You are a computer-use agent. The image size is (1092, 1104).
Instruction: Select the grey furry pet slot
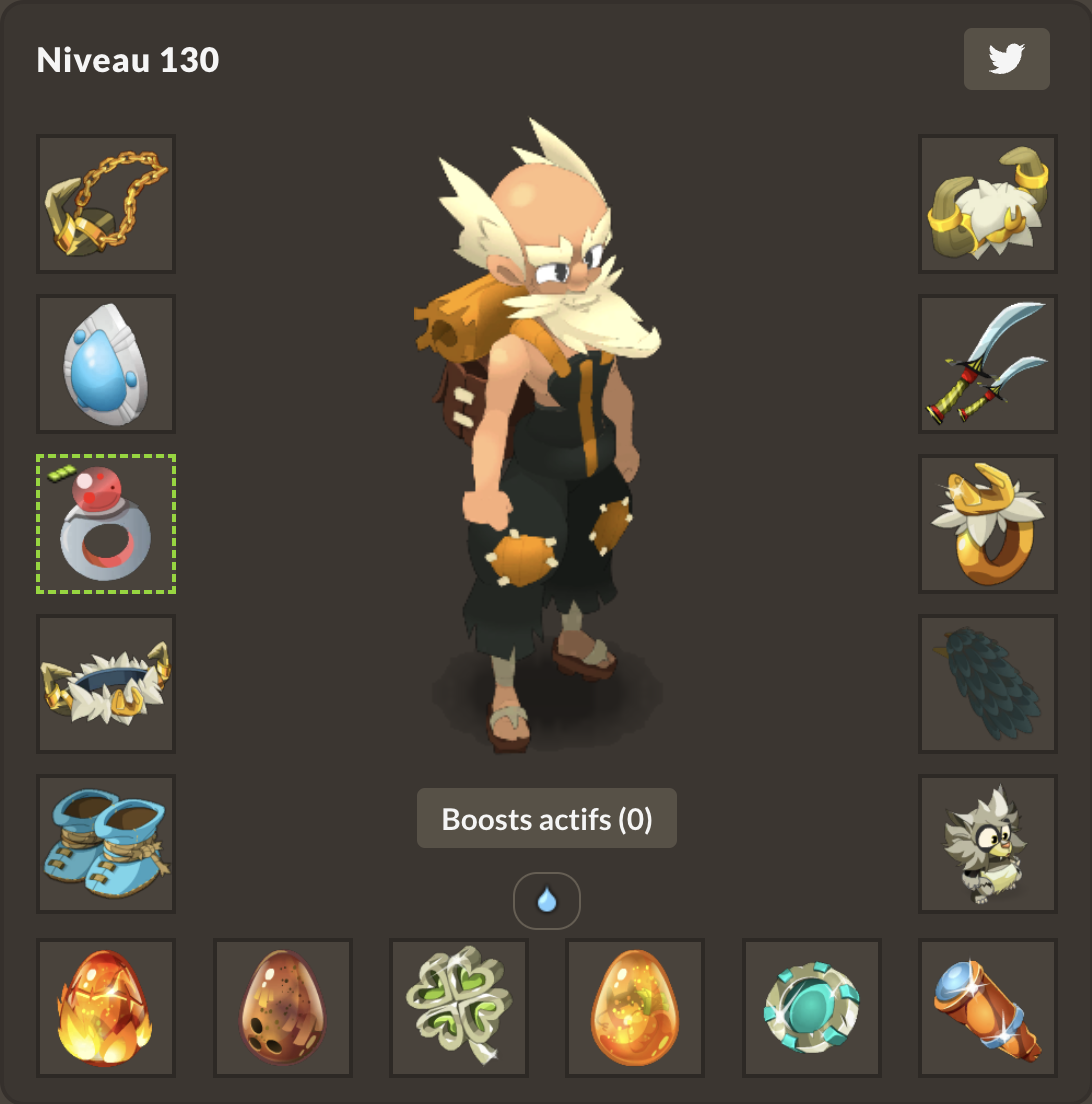[988, 844]
